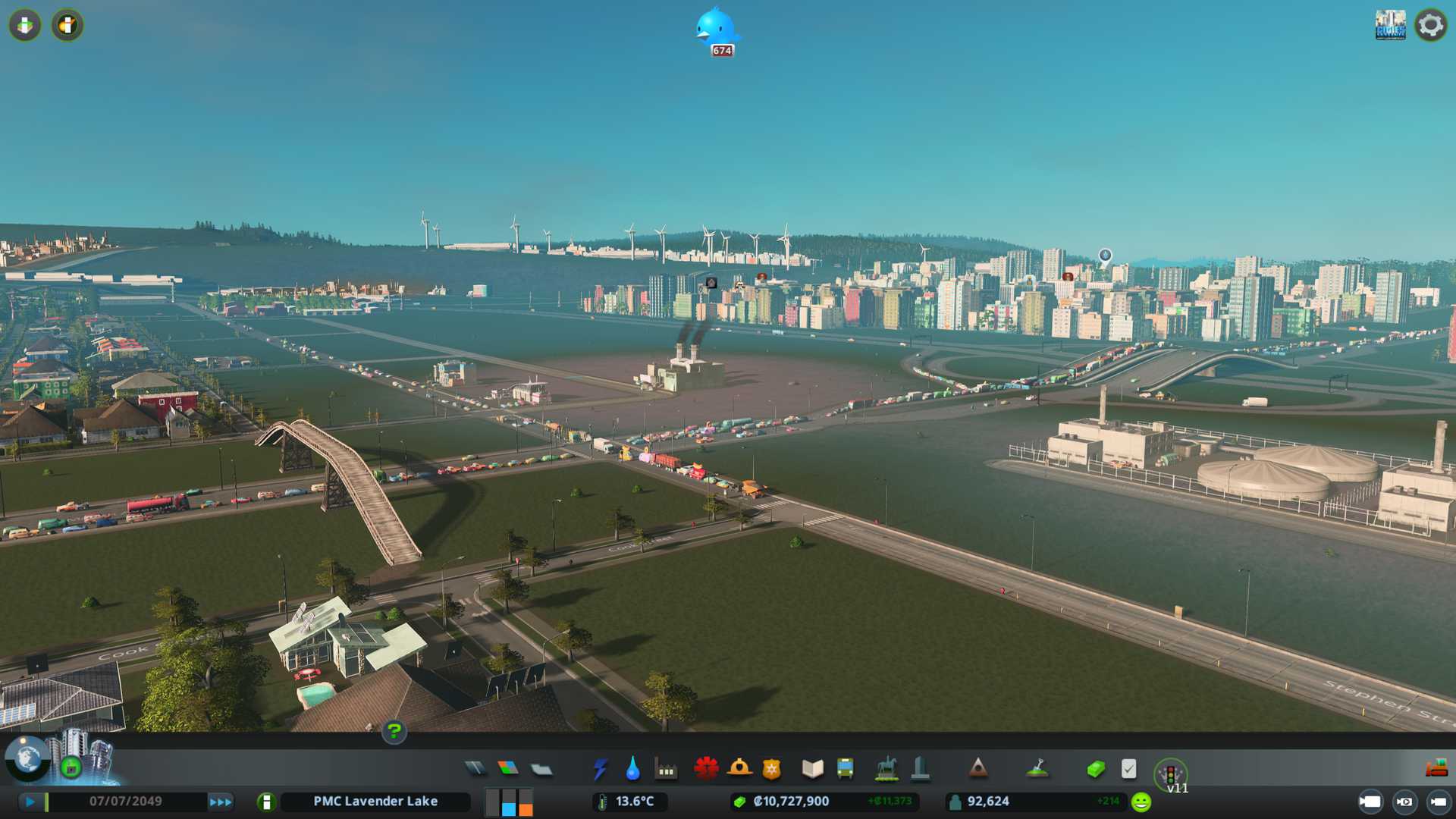The width and height of the screenshot is (1456, 819).
Task: Open Water and Sewage droplet menu
Action: tap(632, 769)
